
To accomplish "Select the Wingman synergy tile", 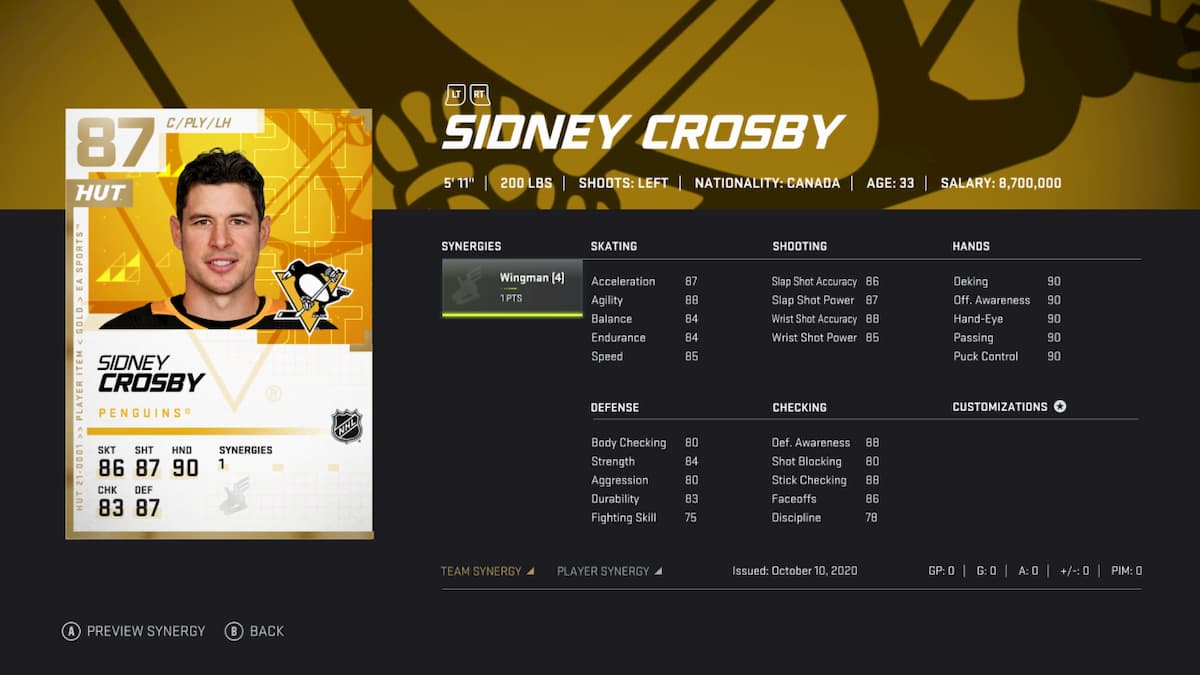I will point(512,287).
